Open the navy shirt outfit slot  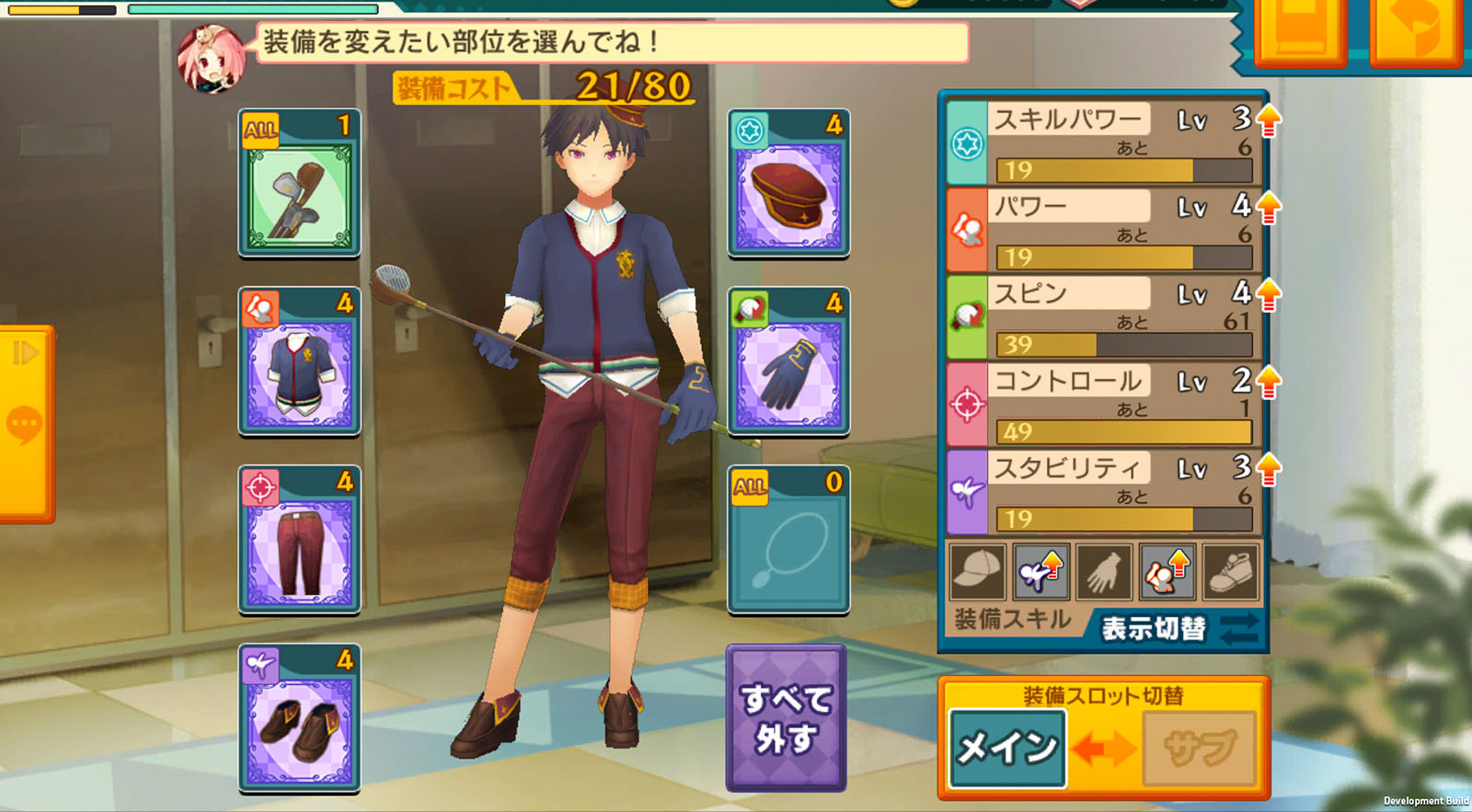tap(299, 361)
